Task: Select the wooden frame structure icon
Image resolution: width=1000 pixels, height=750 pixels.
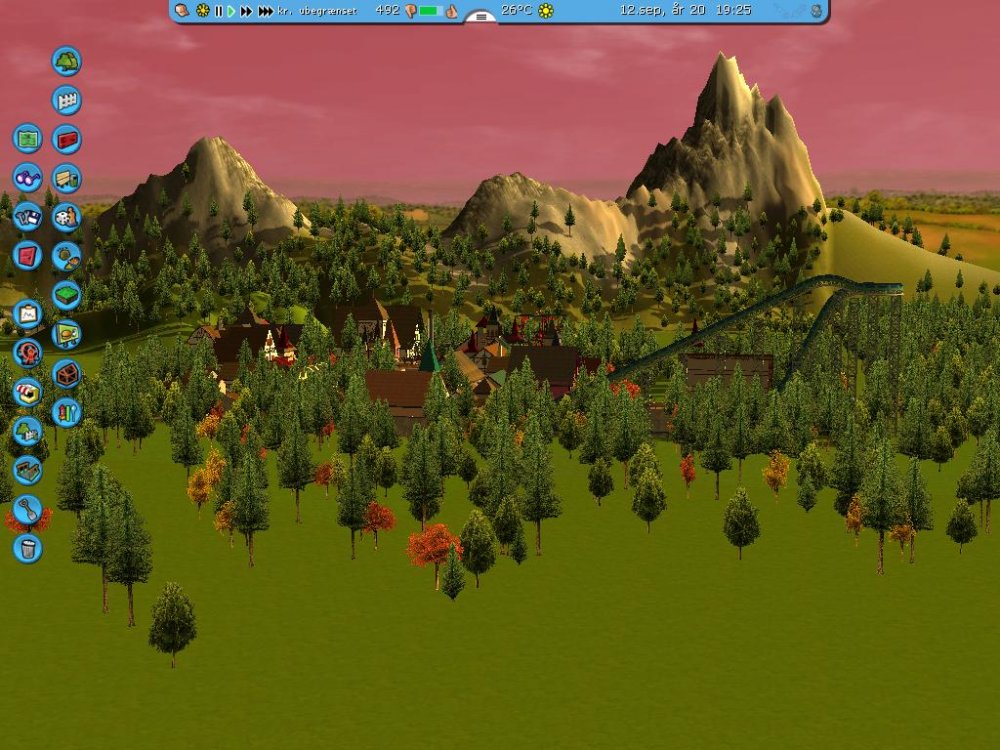Action: [x=27, y=470]
